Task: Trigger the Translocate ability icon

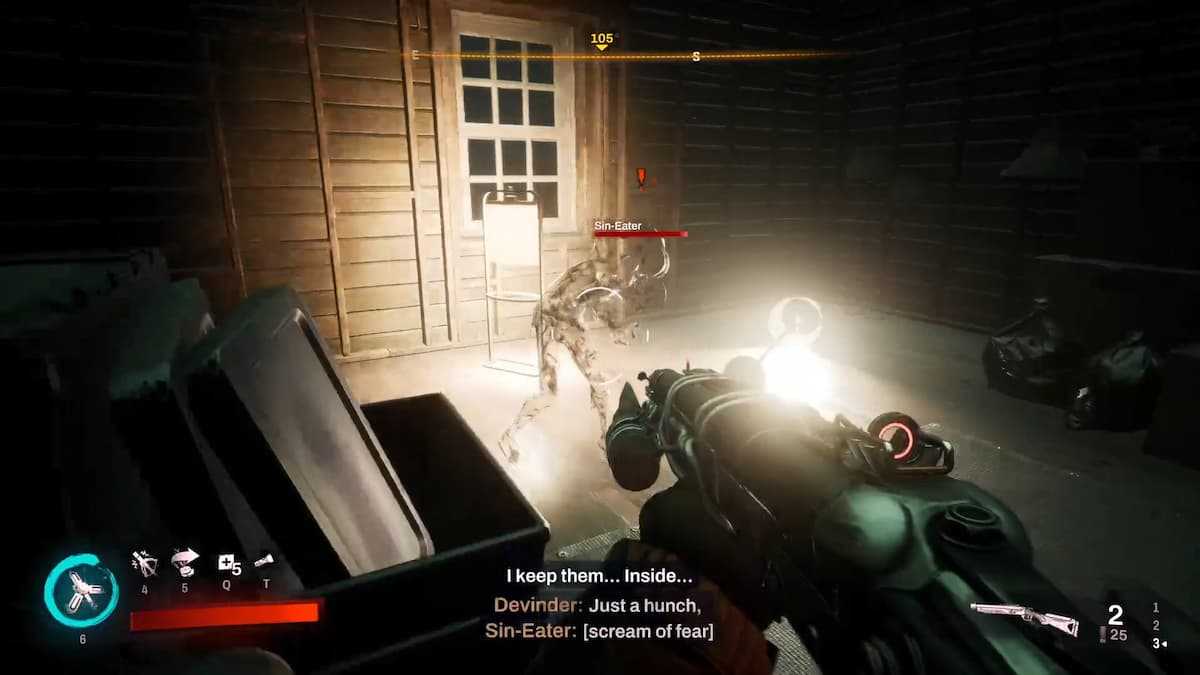Action: pyautogui.click(x=185, y=561)
